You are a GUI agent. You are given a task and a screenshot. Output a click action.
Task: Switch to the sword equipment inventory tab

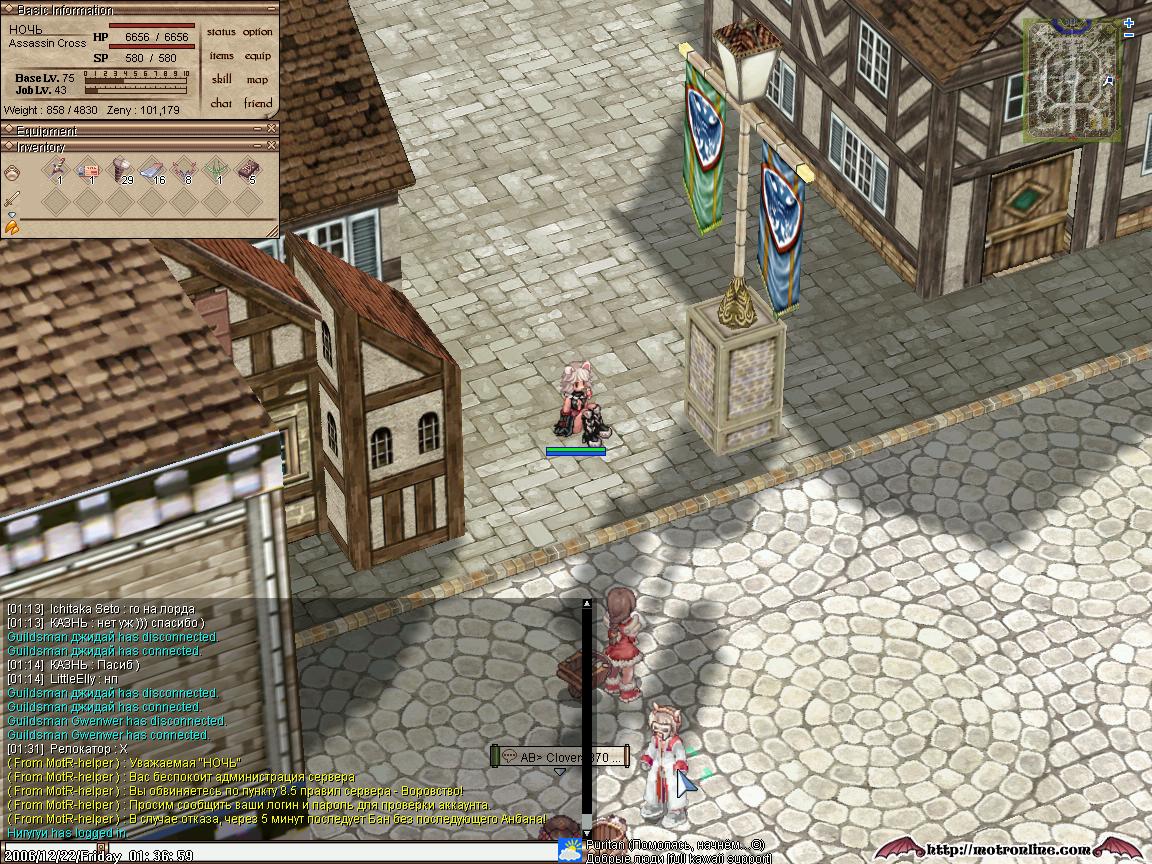12,200
